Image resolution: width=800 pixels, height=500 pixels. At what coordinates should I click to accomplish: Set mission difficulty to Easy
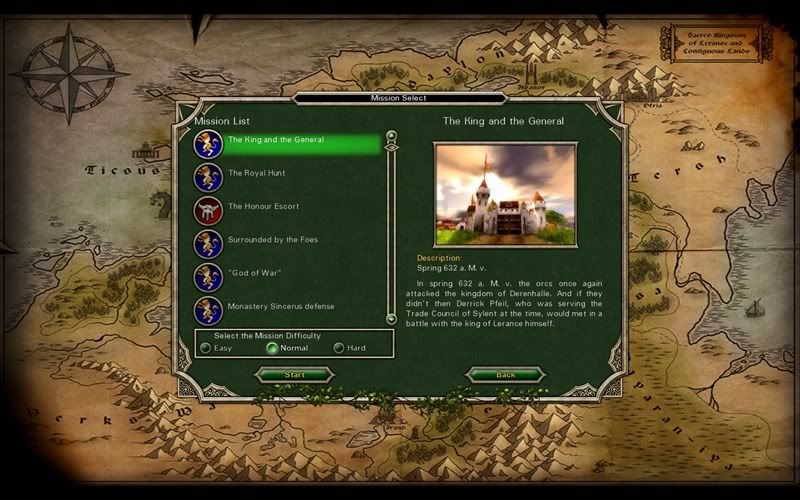point(206,348)
